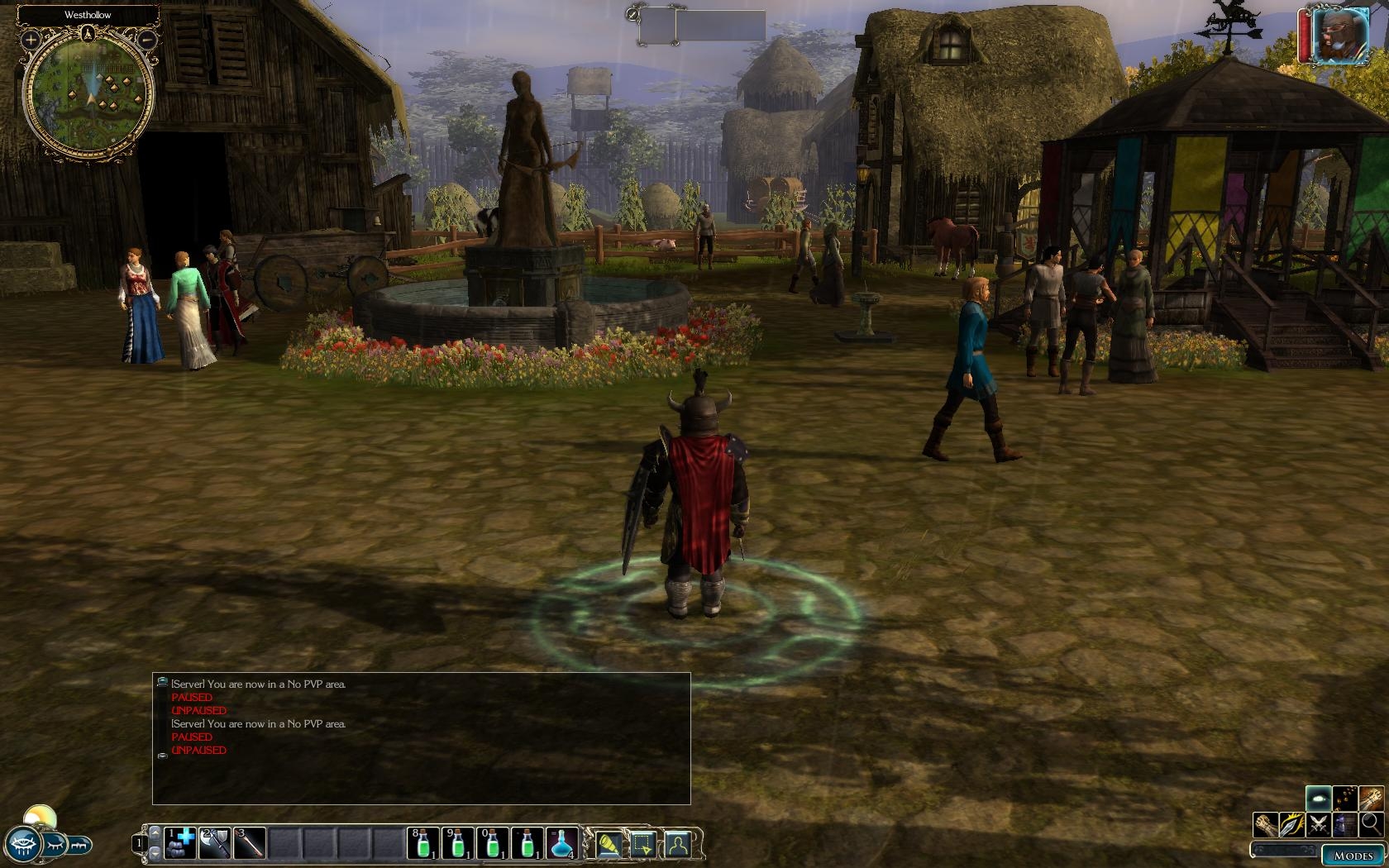The image size is (1389, 868).
Task: Click the Westhollow circular minimap
Action: 88,95
